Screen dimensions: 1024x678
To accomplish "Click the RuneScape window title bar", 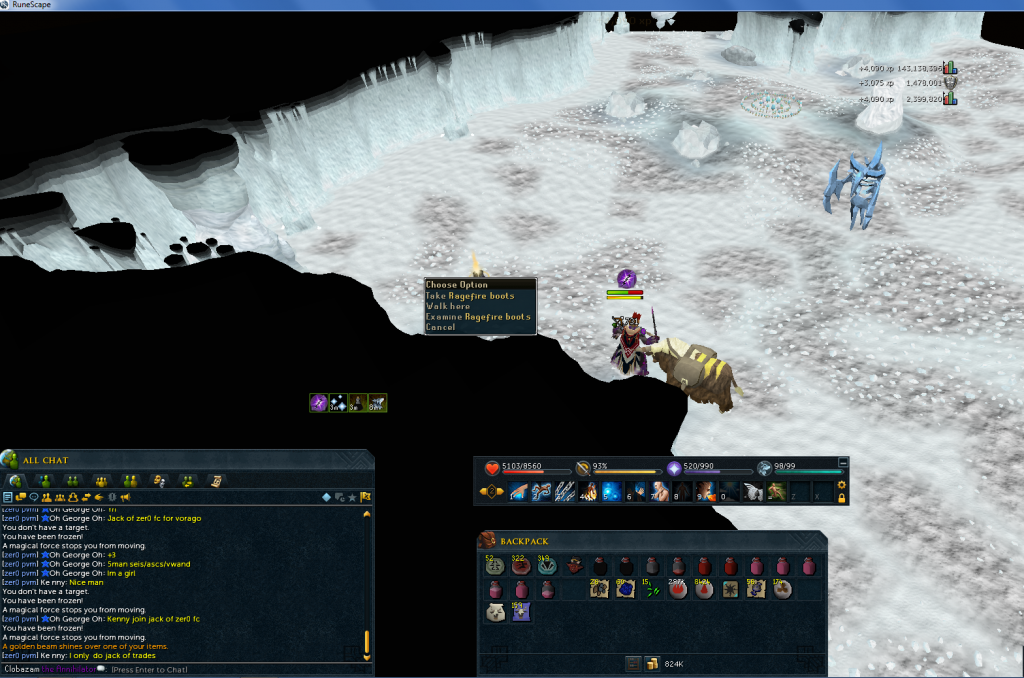I will pos(500,6).
